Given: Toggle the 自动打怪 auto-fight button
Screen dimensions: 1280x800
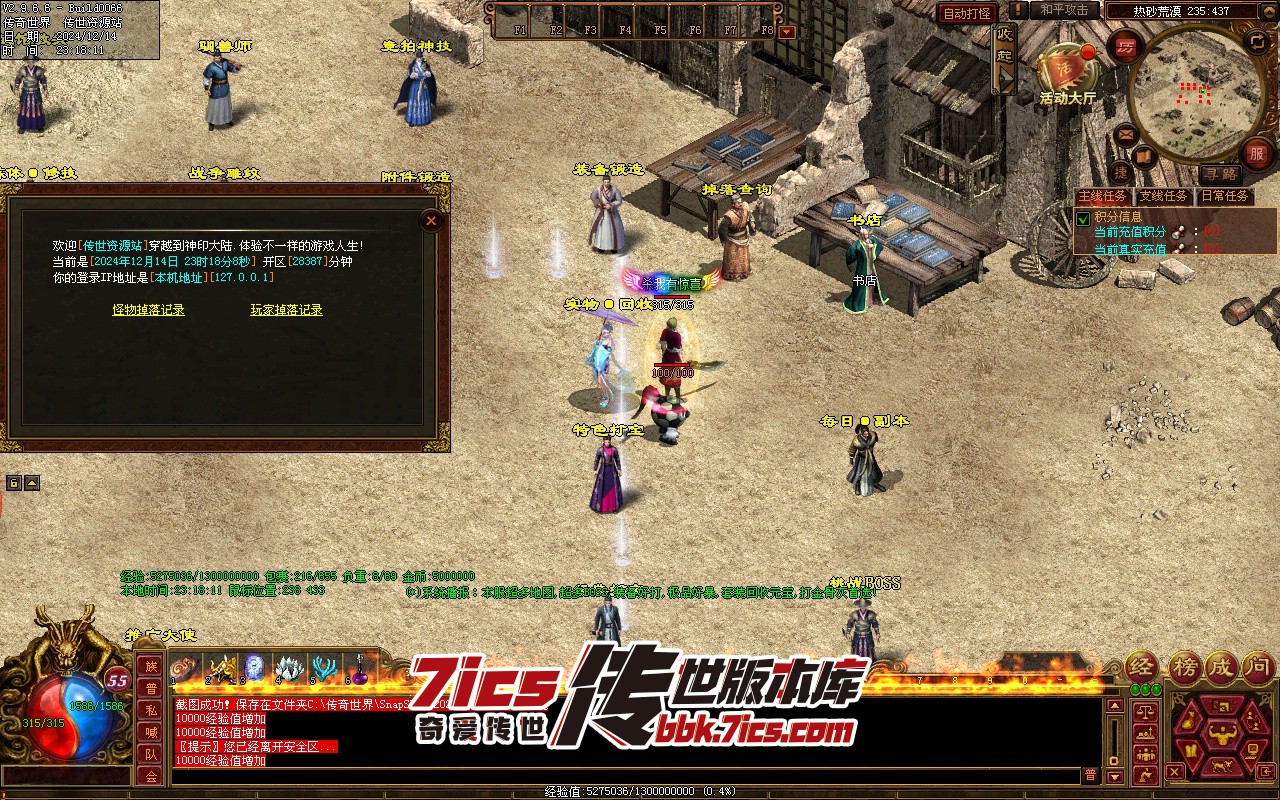Looking at the screenshot, I should click(x=967, y=13).
